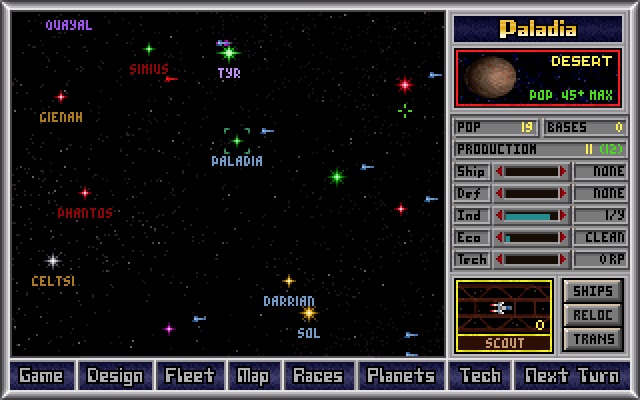This screenshot has height=400, width=640.
Task: End the turn with Next Turn
Action: point(571,376)
